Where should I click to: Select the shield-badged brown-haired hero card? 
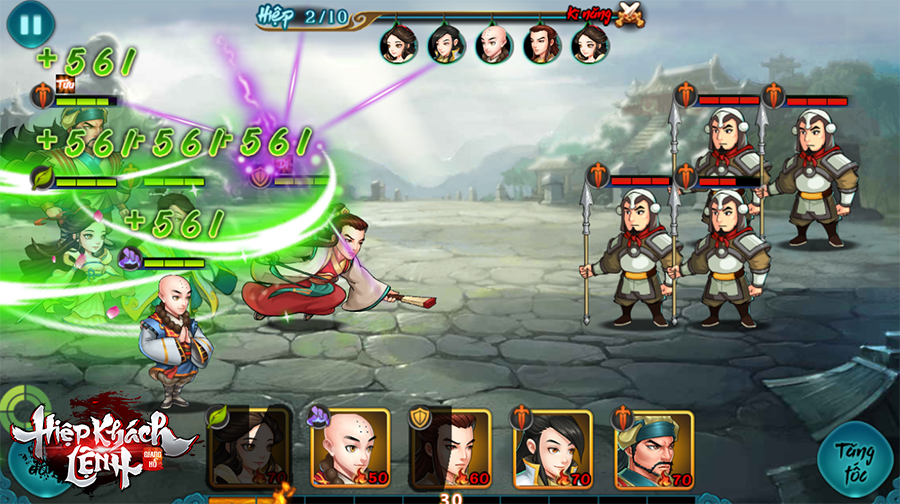click(452, 448)
